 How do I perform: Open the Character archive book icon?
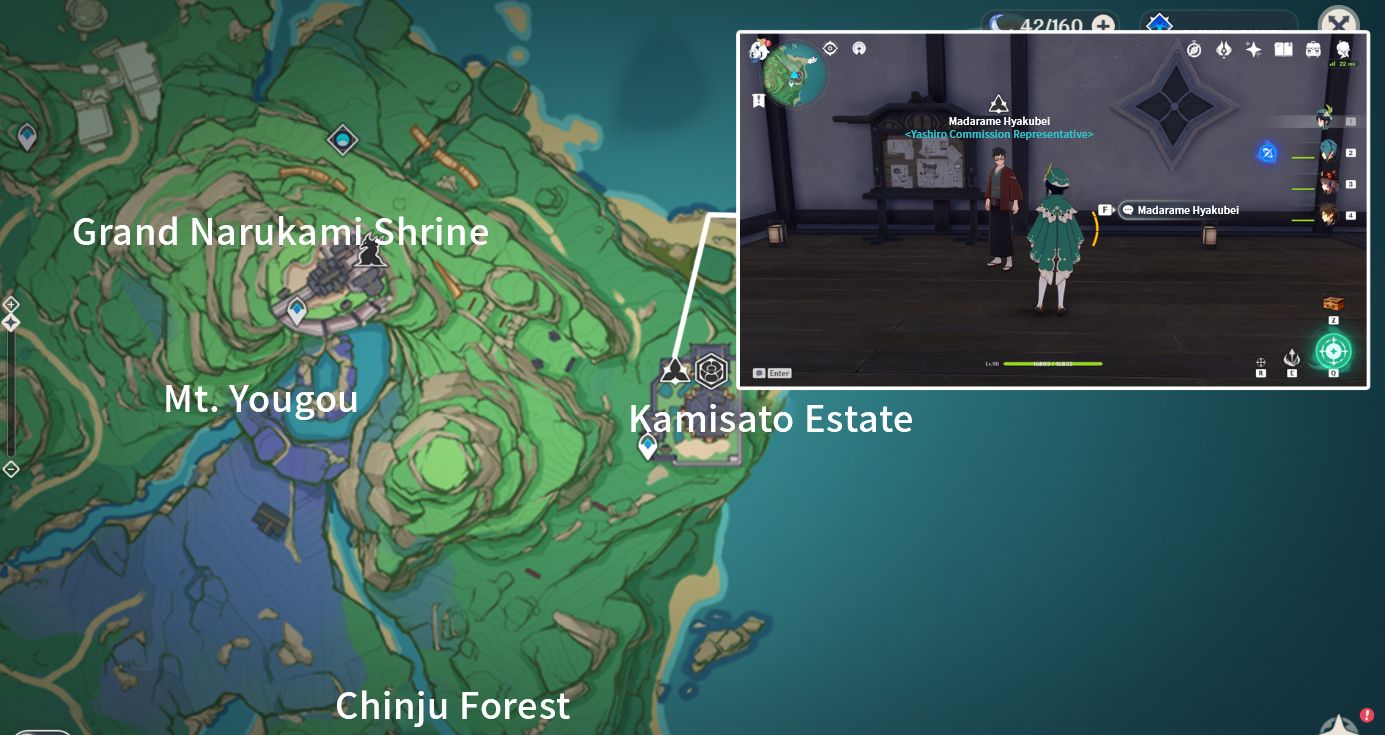(1284, 48)
